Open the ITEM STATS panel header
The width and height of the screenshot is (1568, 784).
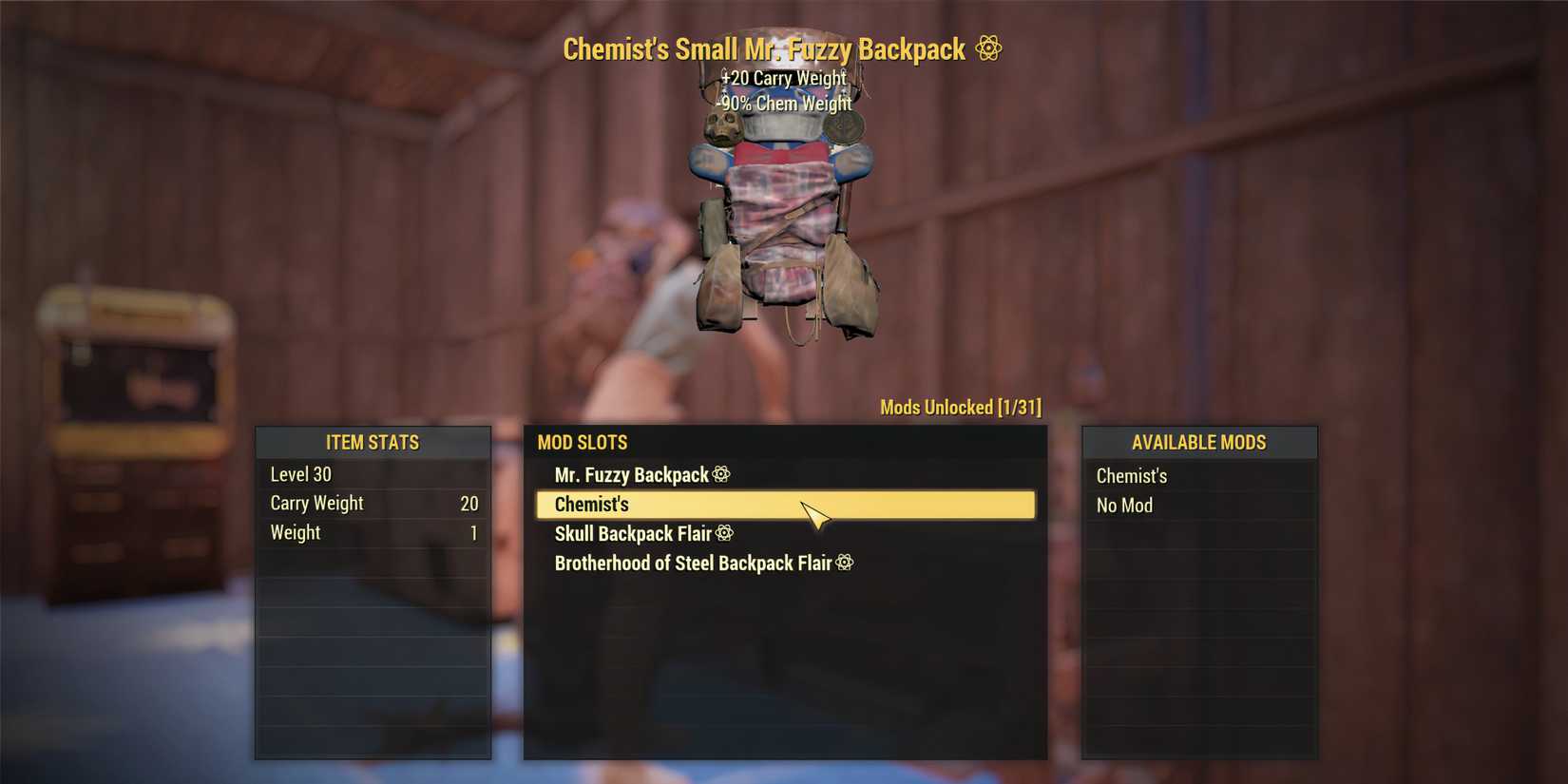[373, 442]
